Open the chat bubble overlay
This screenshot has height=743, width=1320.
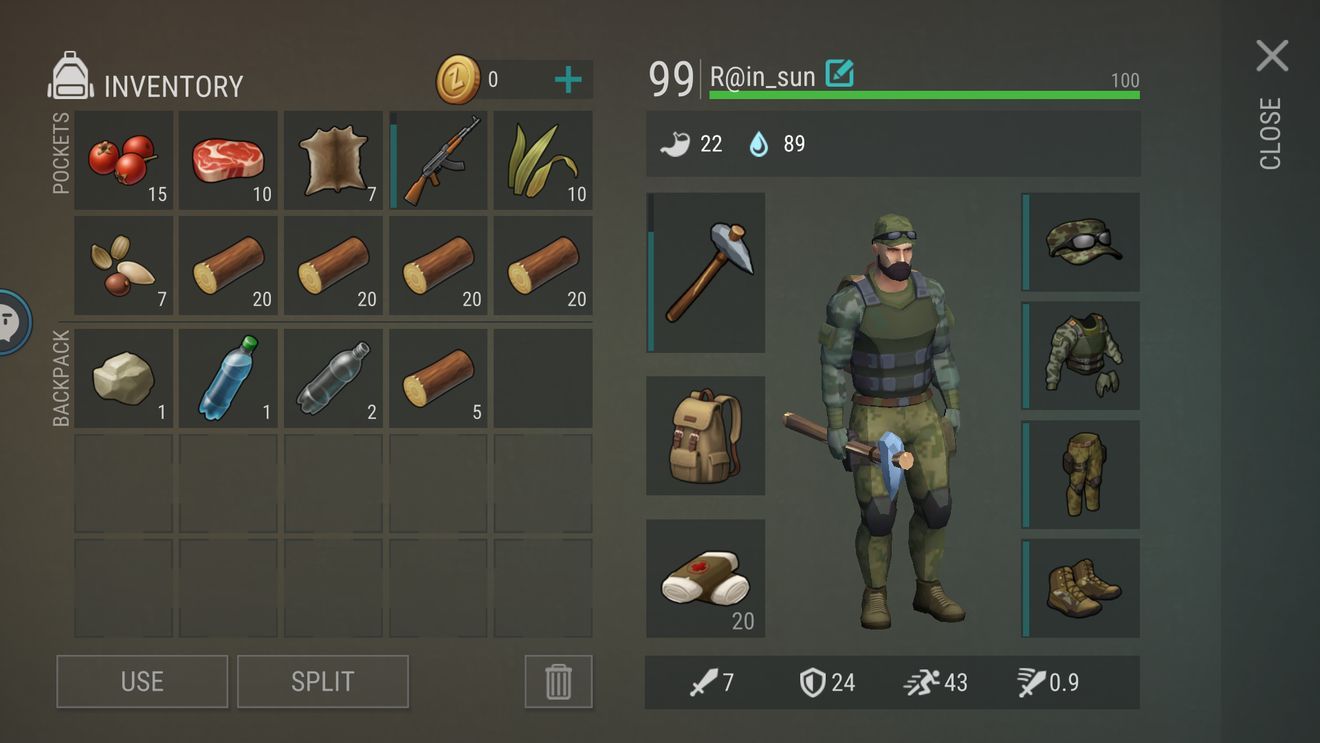pos(10,322)
